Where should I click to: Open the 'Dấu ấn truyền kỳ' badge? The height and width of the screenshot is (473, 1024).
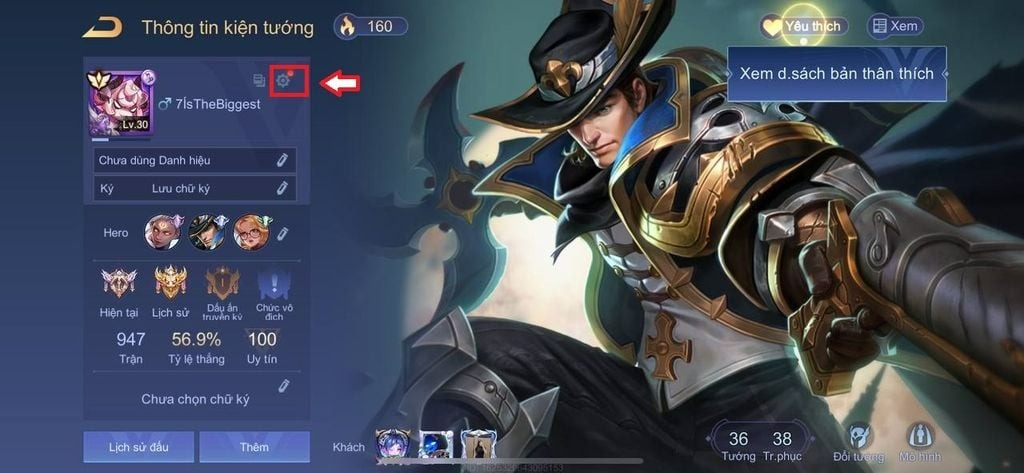point(223,292)
